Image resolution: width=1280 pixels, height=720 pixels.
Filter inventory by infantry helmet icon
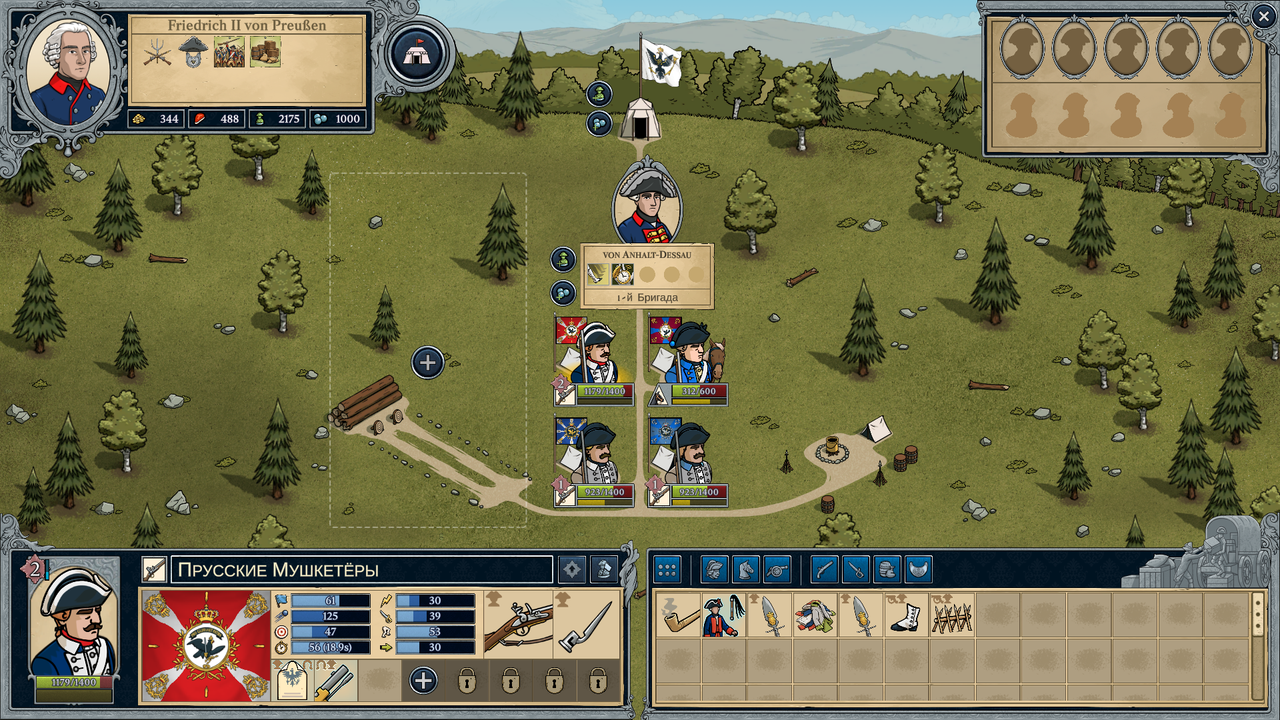[x=714, y=570]
